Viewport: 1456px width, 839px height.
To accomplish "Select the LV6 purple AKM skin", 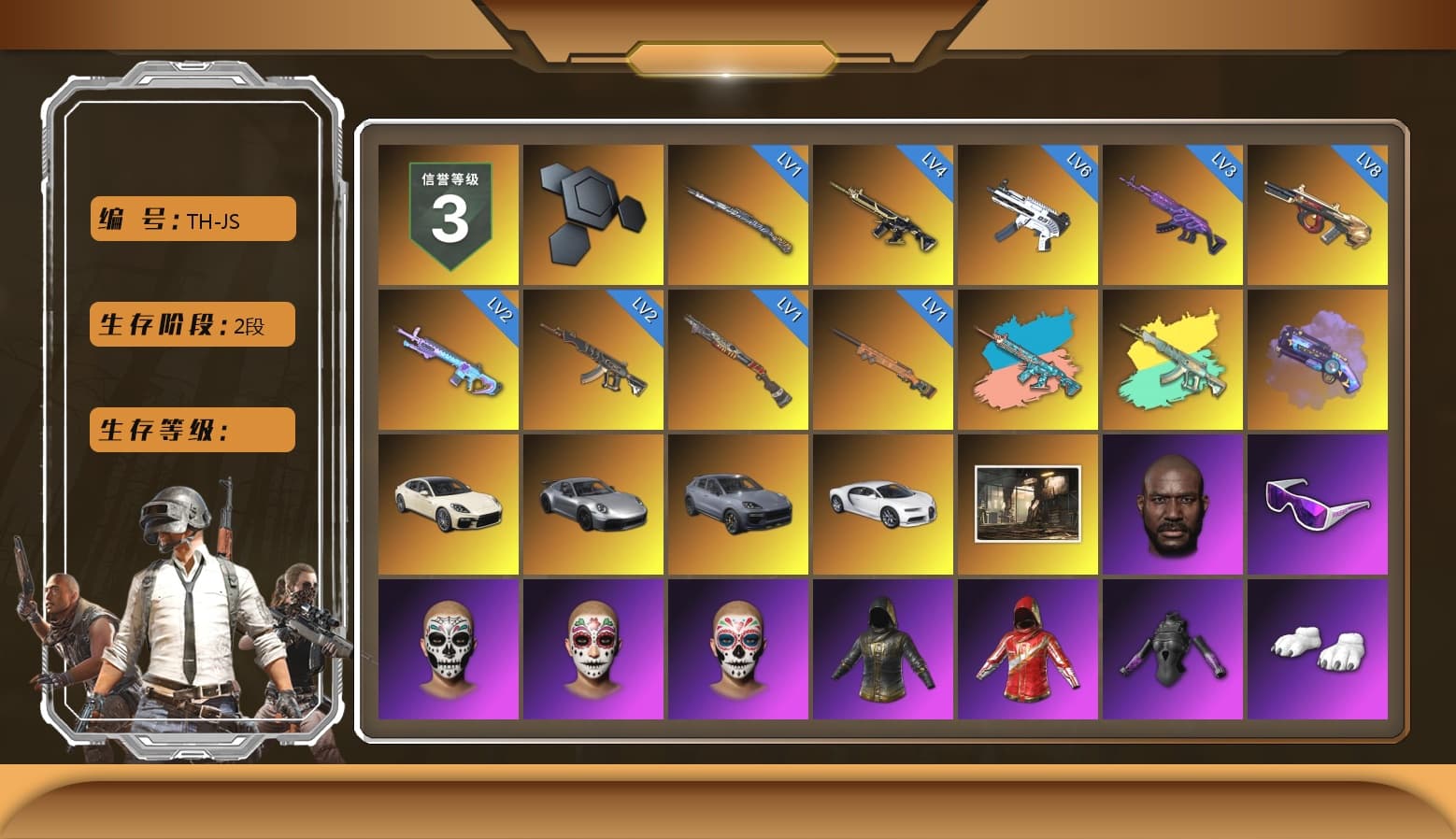I will tap(1027, 215).
